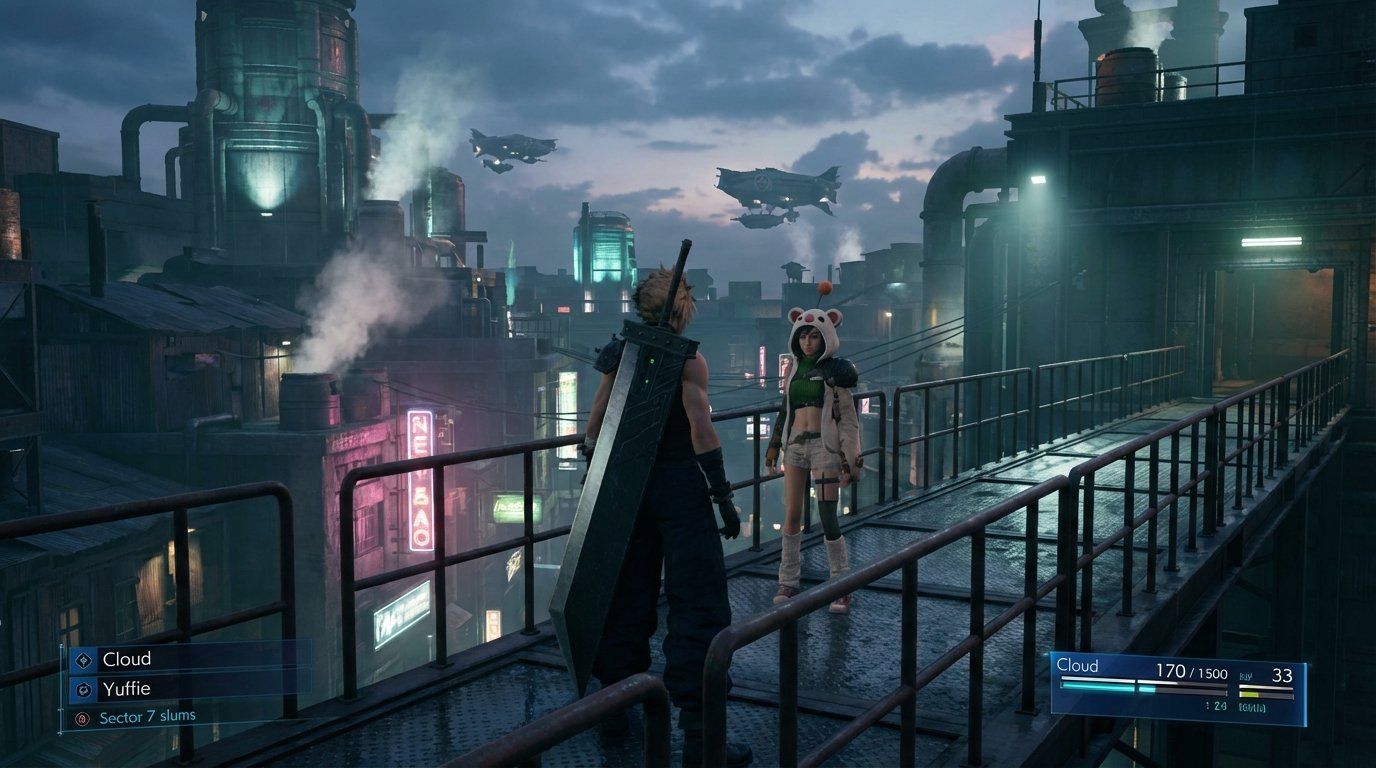
Task: Select Cloud's diamond party leader icon
Action: (x=83, y=660)
